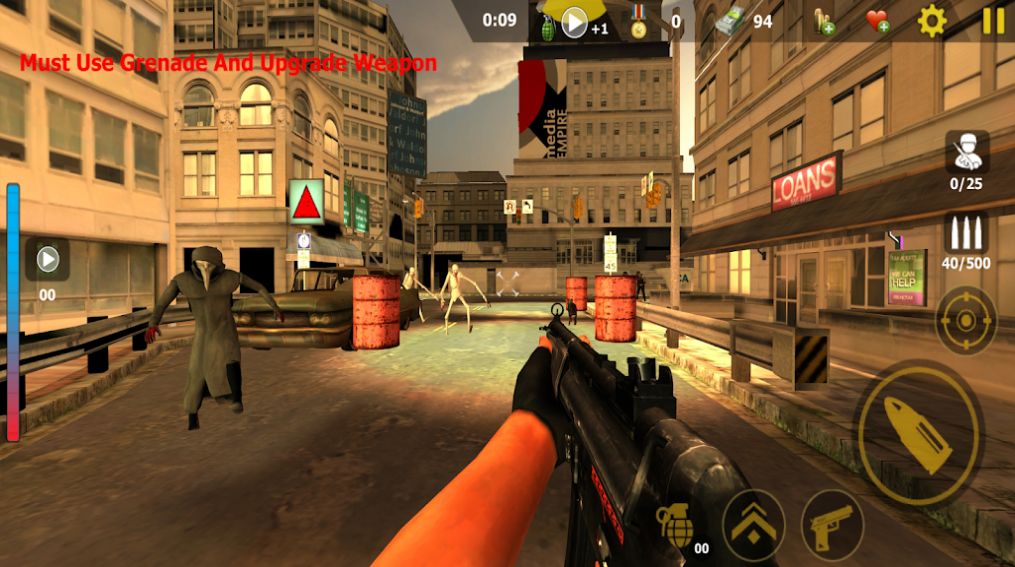Image resolution: width=1015 pixels, height=567 pixels.
Task: Tap the bullets with plus icon
Action: pyautogui.click(x=824, y=22)
